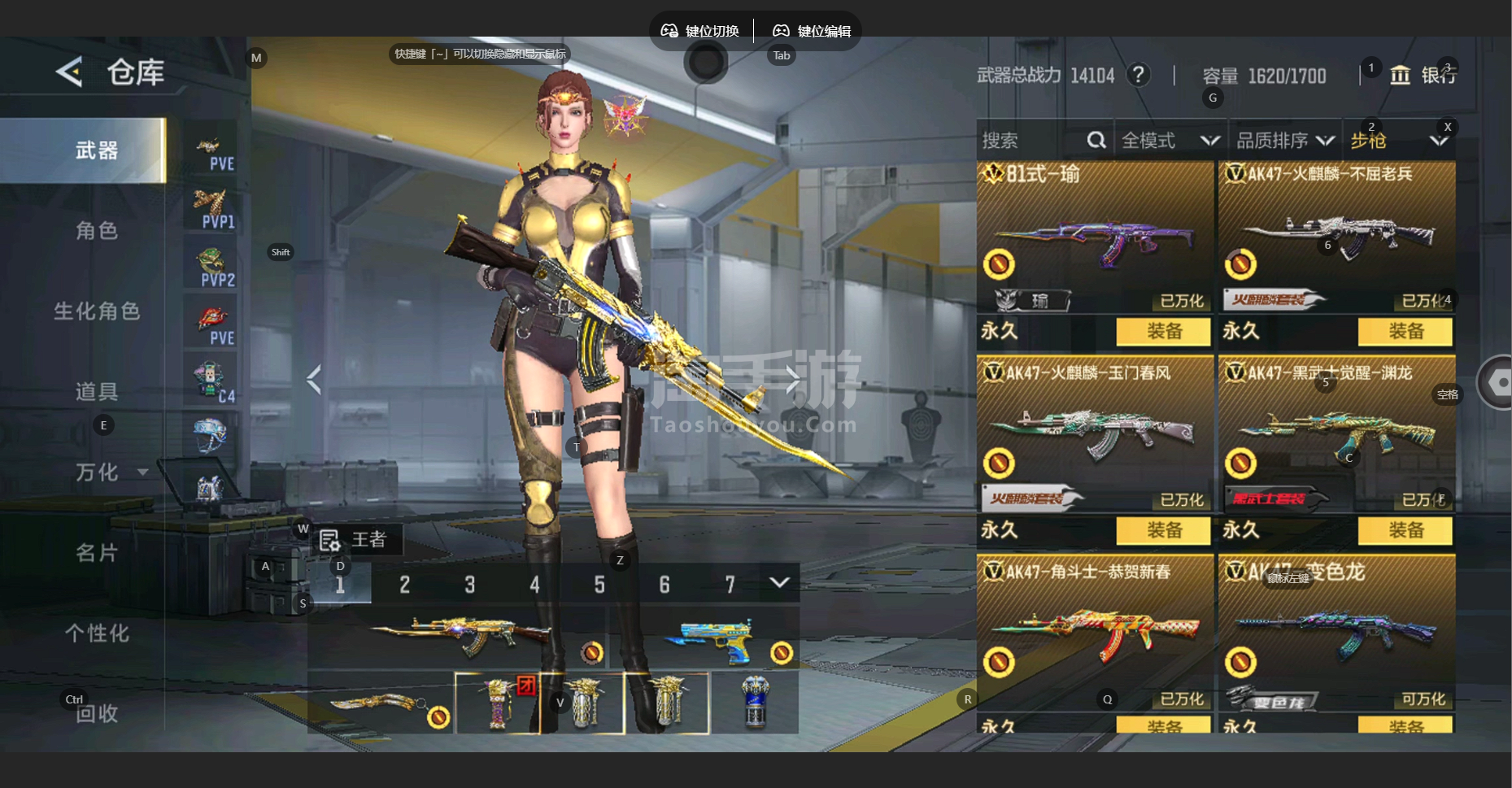Image resolution: width=1512 pixels, height=788 pixels.
Task: Open the 角色 character category
Action: (96, 231)
